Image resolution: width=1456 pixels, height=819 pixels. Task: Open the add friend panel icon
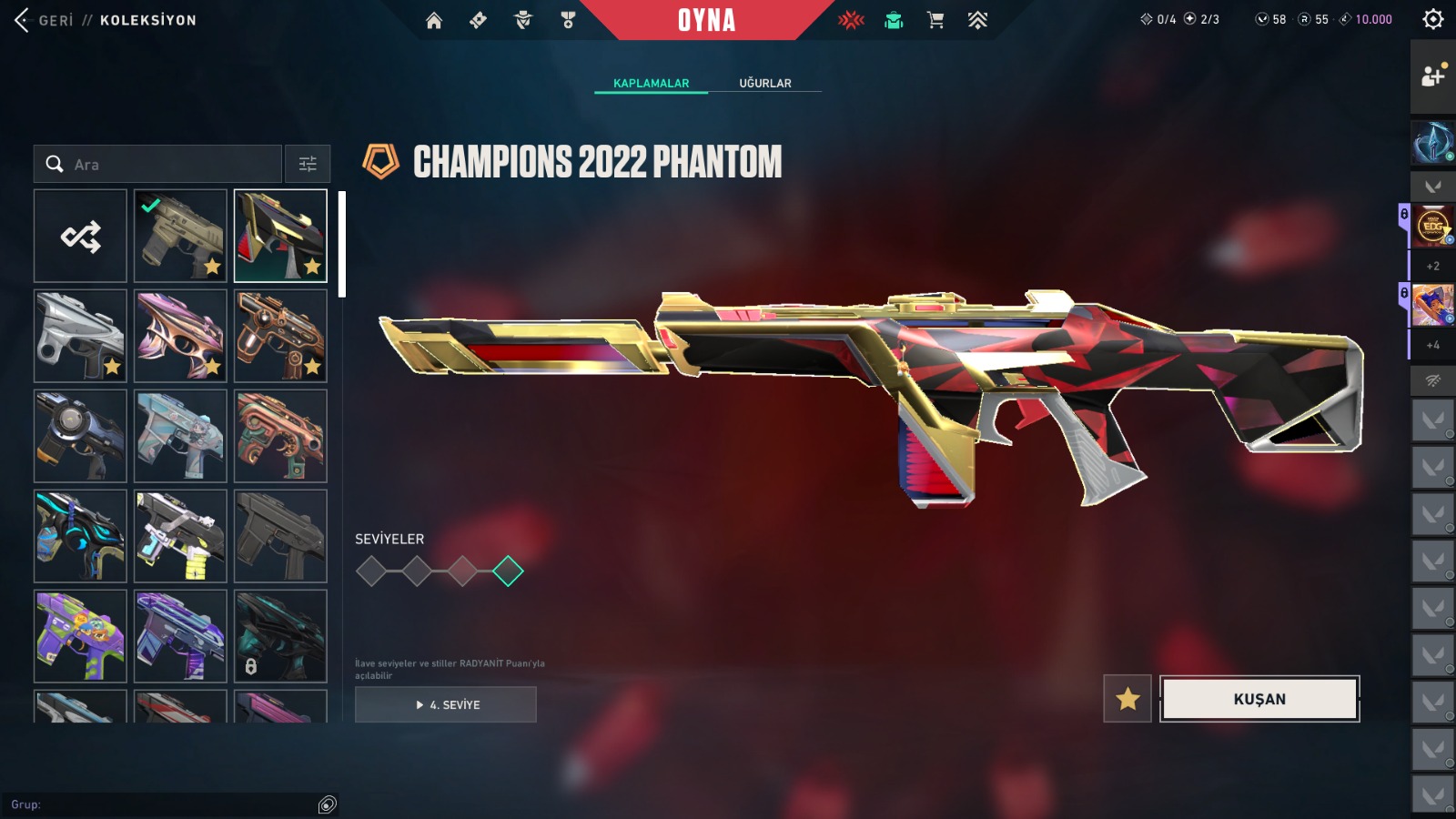point(1432,76)
